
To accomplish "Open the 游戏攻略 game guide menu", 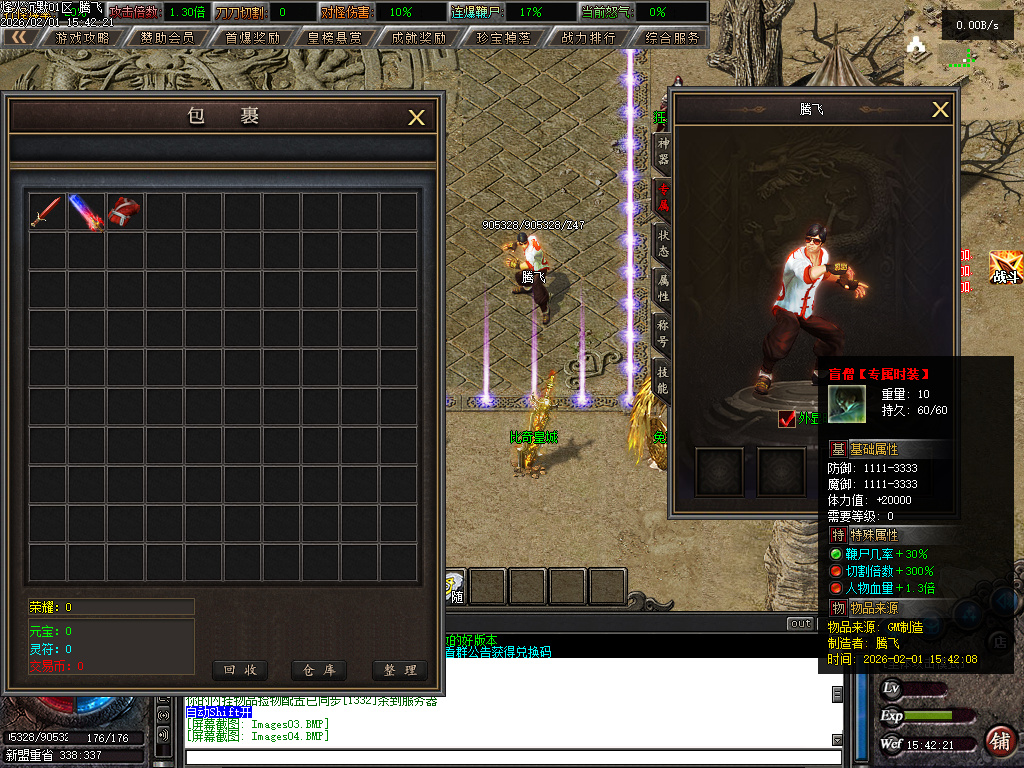I will 82,37.
